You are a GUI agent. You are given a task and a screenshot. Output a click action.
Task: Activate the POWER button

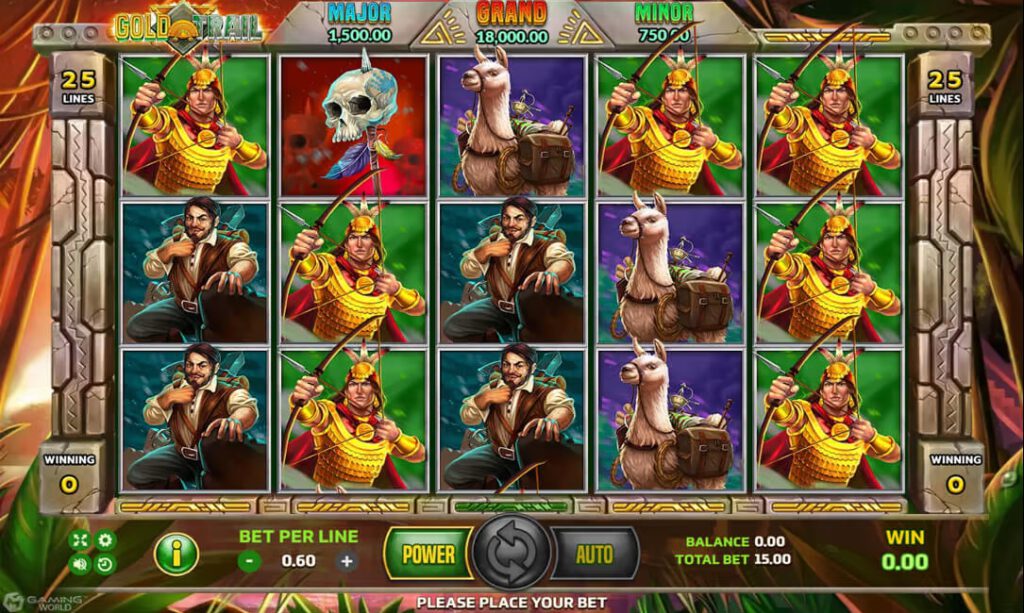tap(428, 554)
